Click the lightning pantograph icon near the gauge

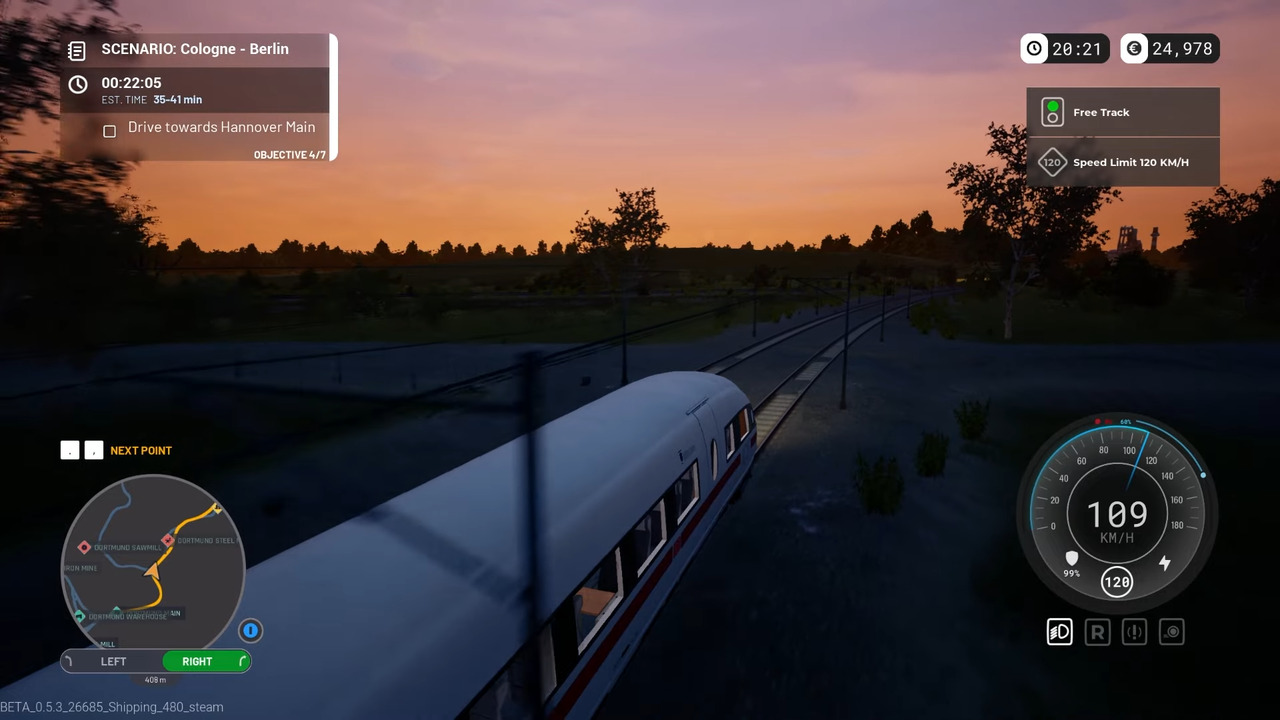[1163, 563]
